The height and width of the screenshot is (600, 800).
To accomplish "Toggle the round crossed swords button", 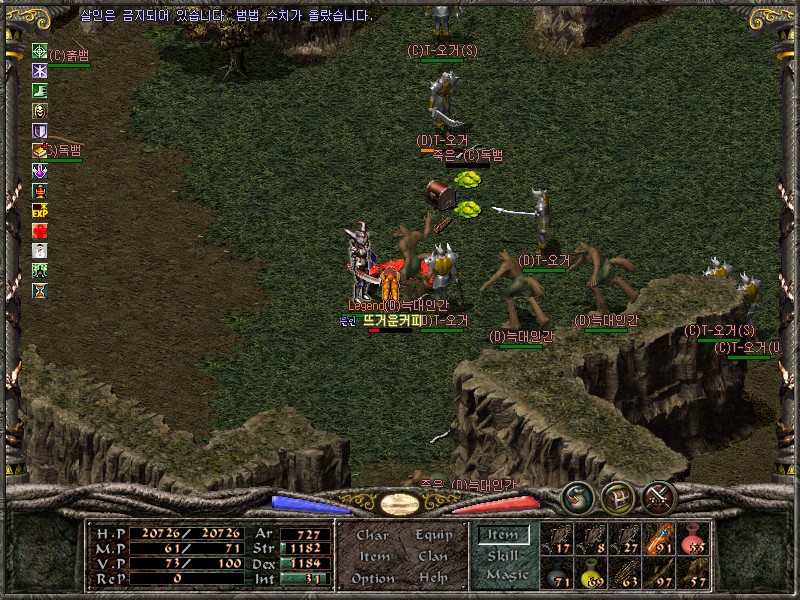I will click(x=659, y=497).
